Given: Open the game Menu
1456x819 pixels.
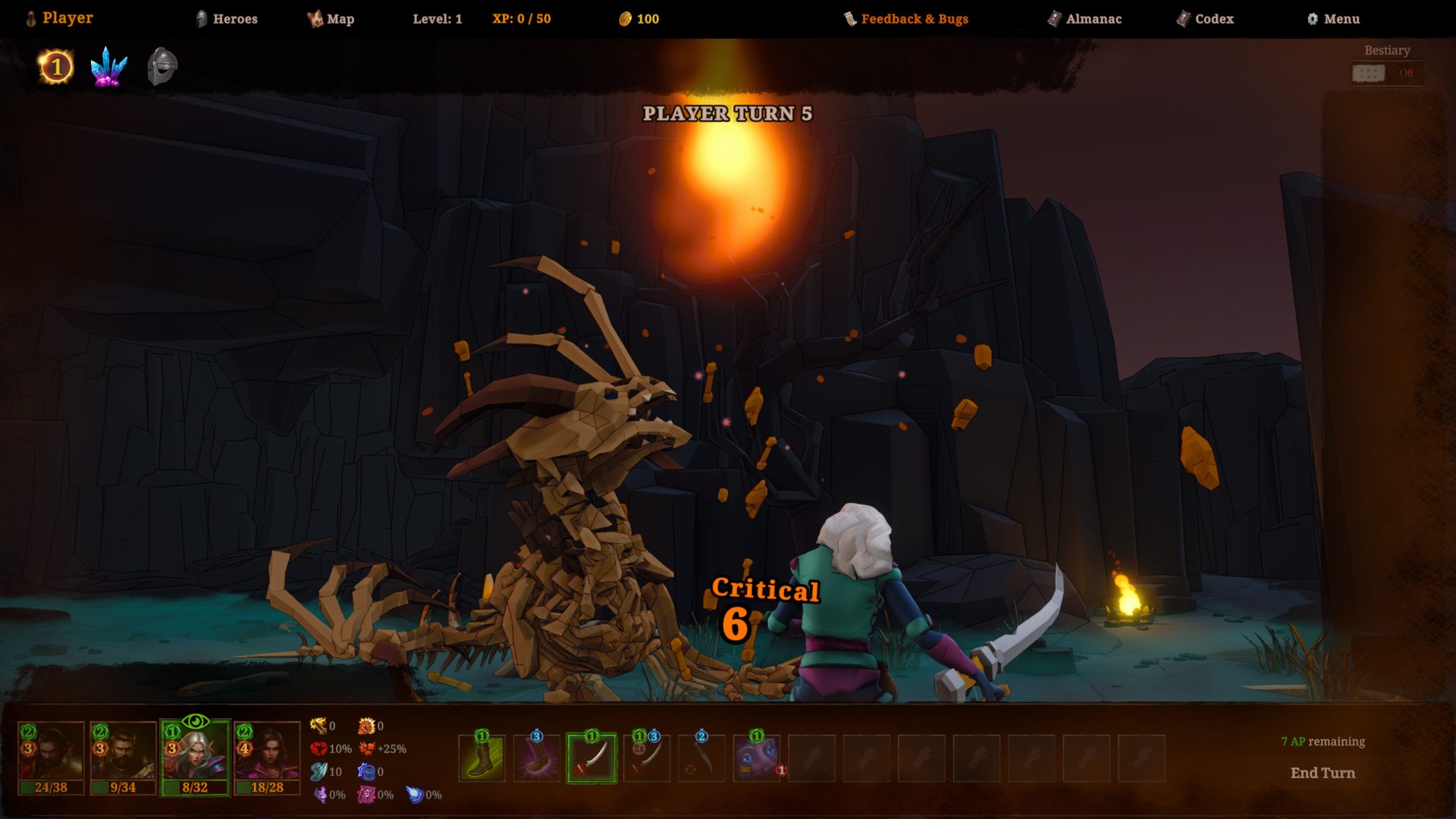Looking at the screenshot, I should 1332,19.
